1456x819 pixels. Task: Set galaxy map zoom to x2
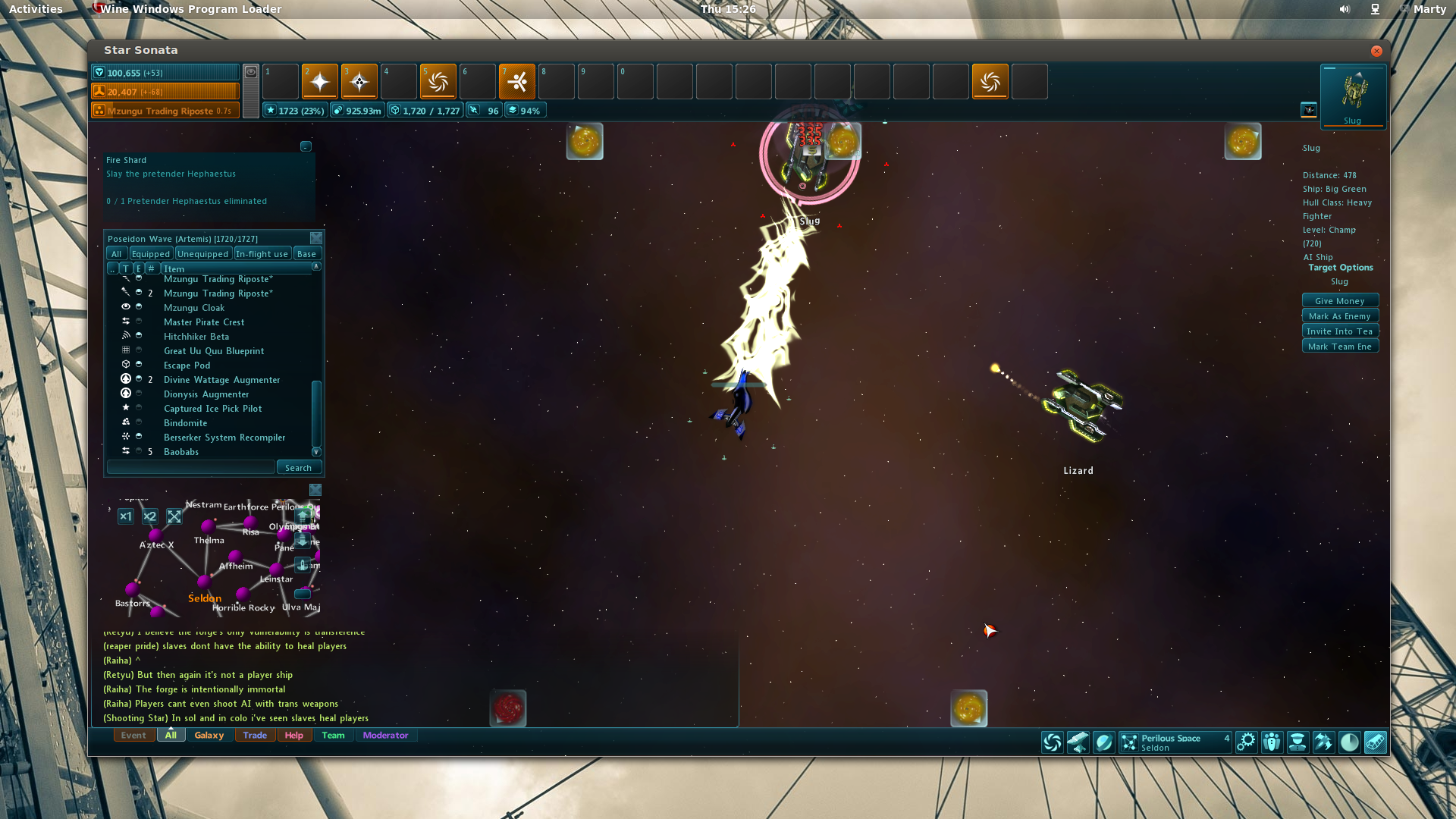pyautogui.click(x=150, y=516)
